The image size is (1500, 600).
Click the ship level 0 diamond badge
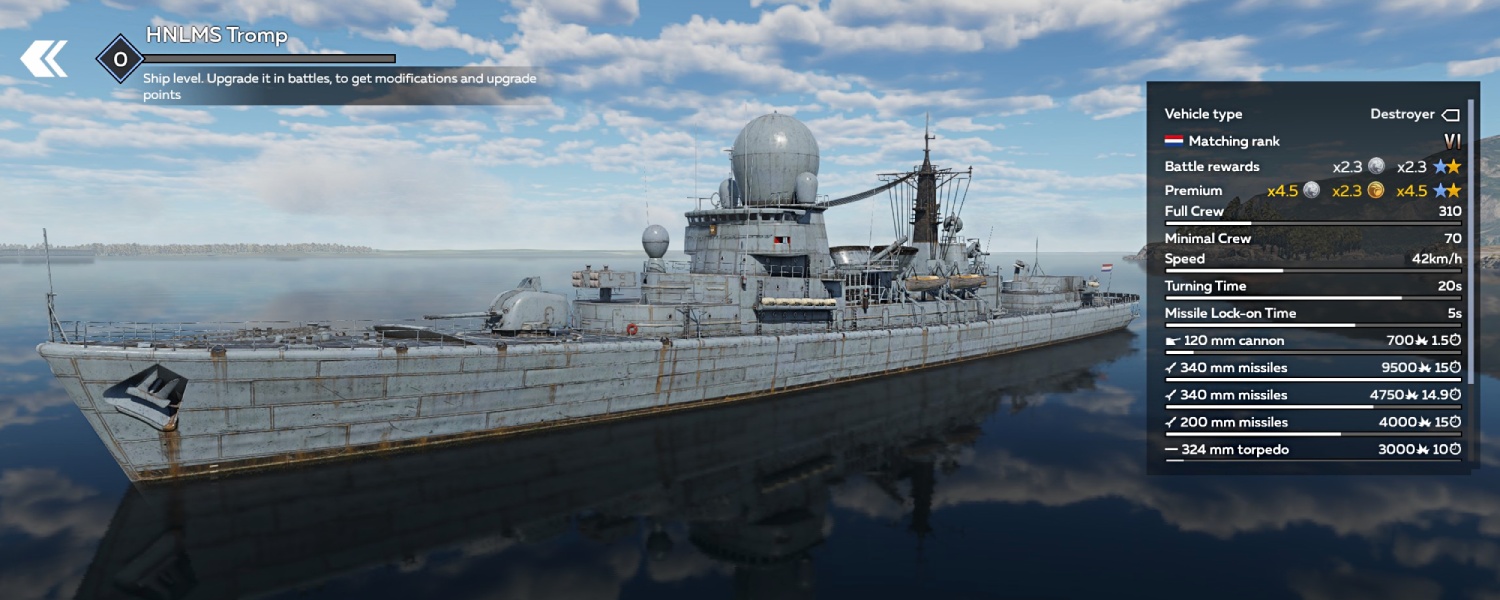[x=120, y=60]
